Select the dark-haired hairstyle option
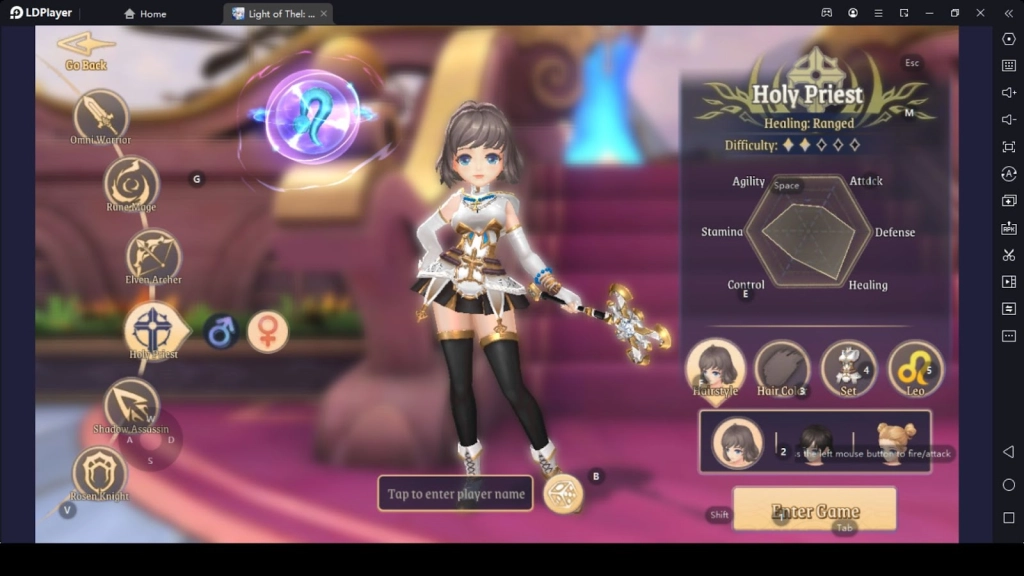1024x576 pixels. [816, 440]
